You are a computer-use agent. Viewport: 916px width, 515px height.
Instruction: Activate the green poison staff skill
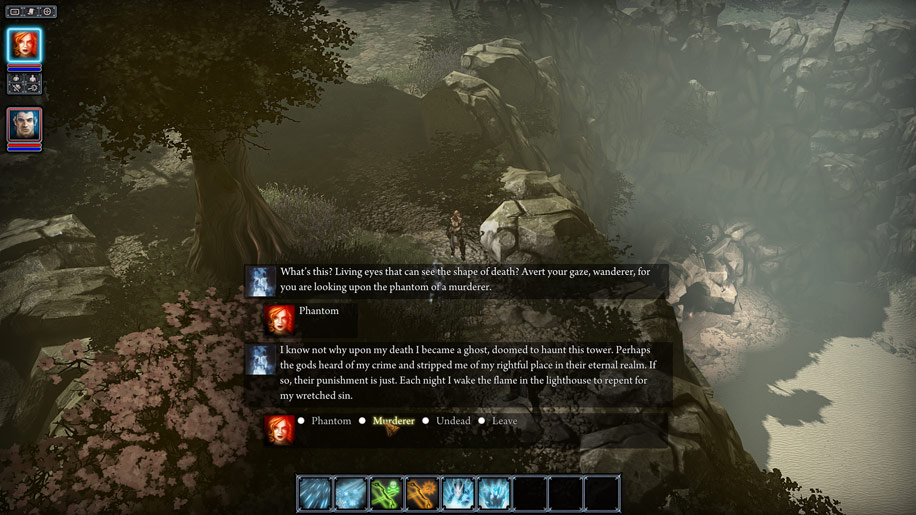pyautogui.click(x=386, y=494)
